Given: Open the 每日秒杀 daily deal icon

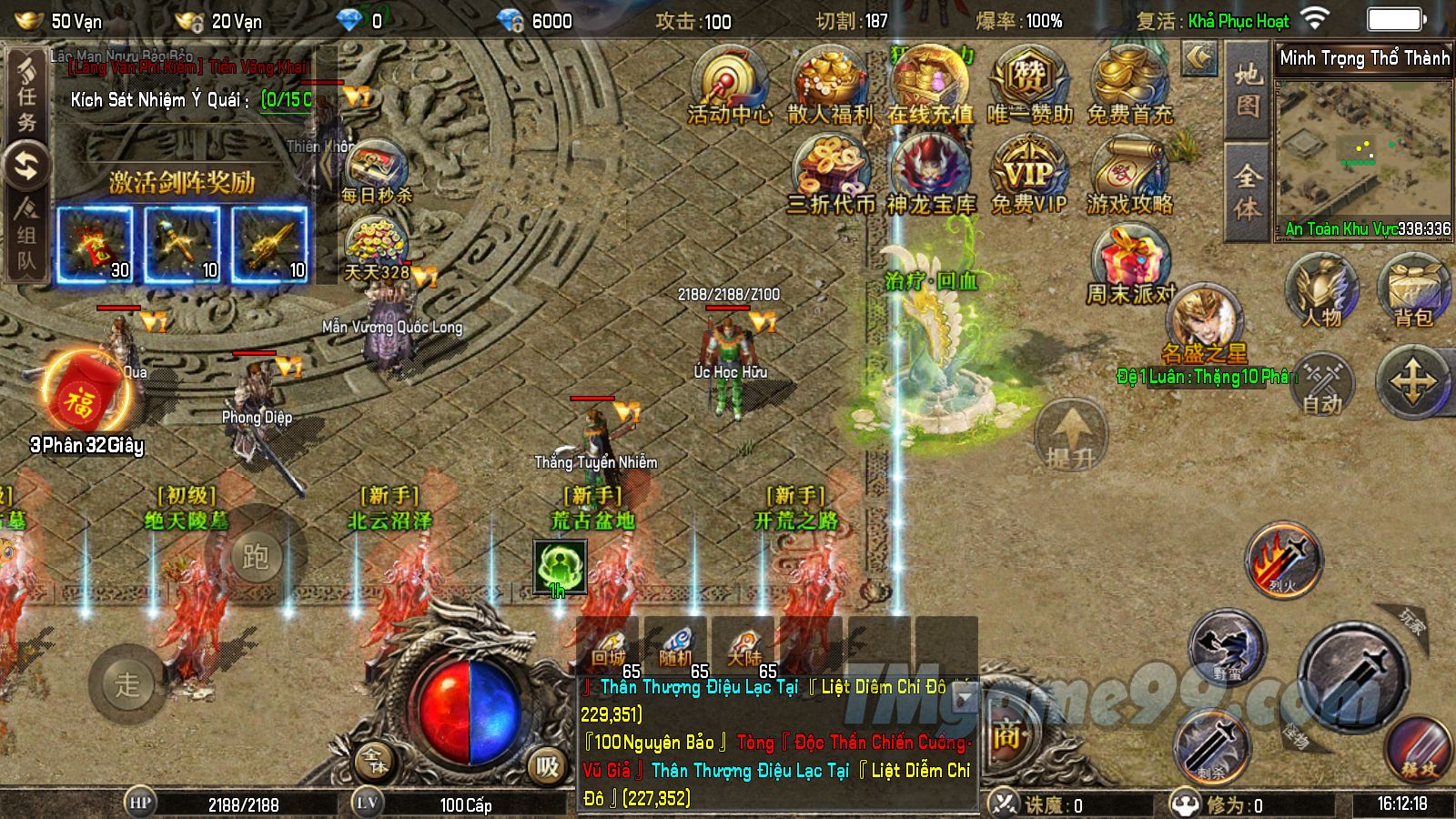Looking at the screenshot, I should pos(376,171).
